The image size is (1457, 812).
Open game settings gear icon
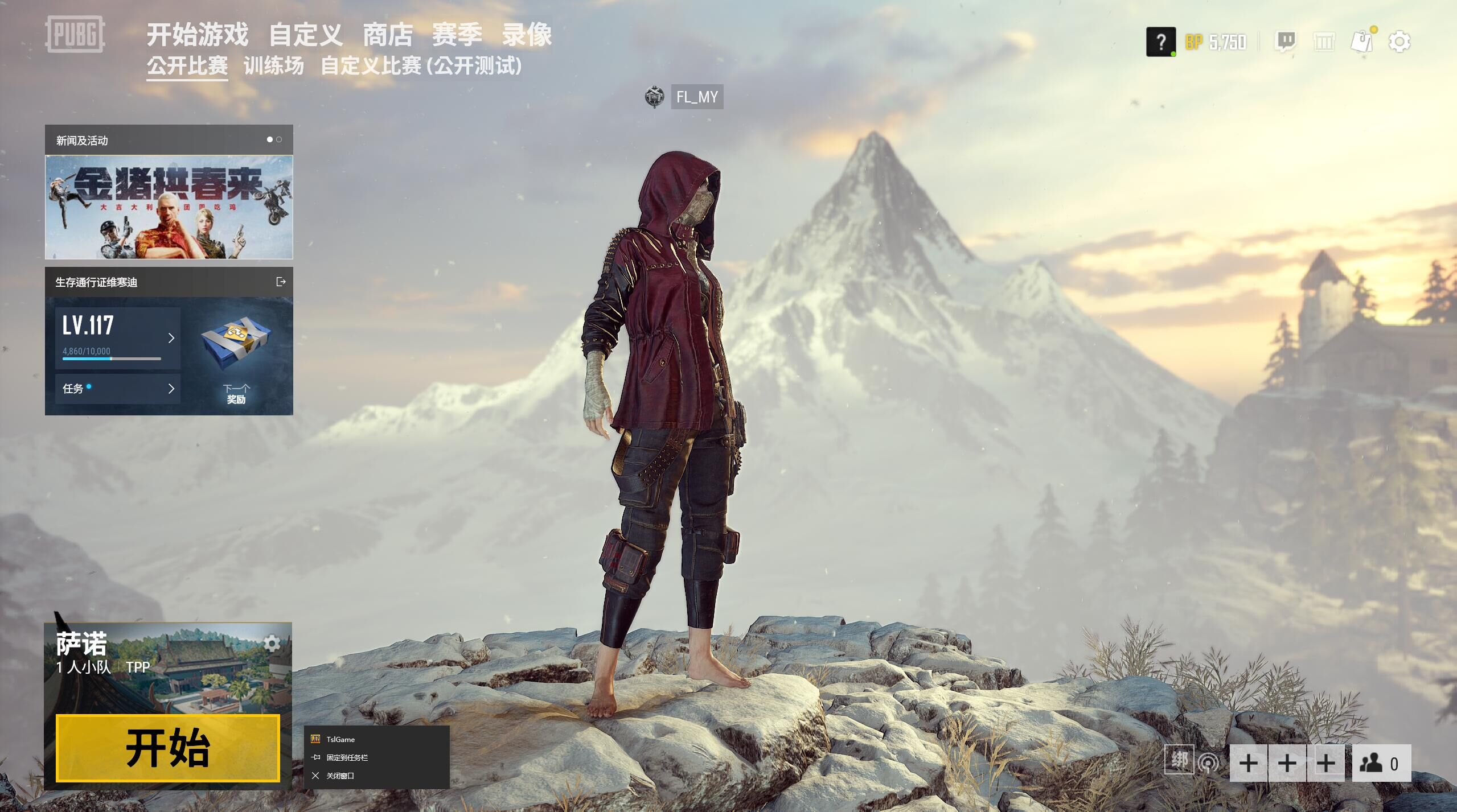click(1399, 42)
